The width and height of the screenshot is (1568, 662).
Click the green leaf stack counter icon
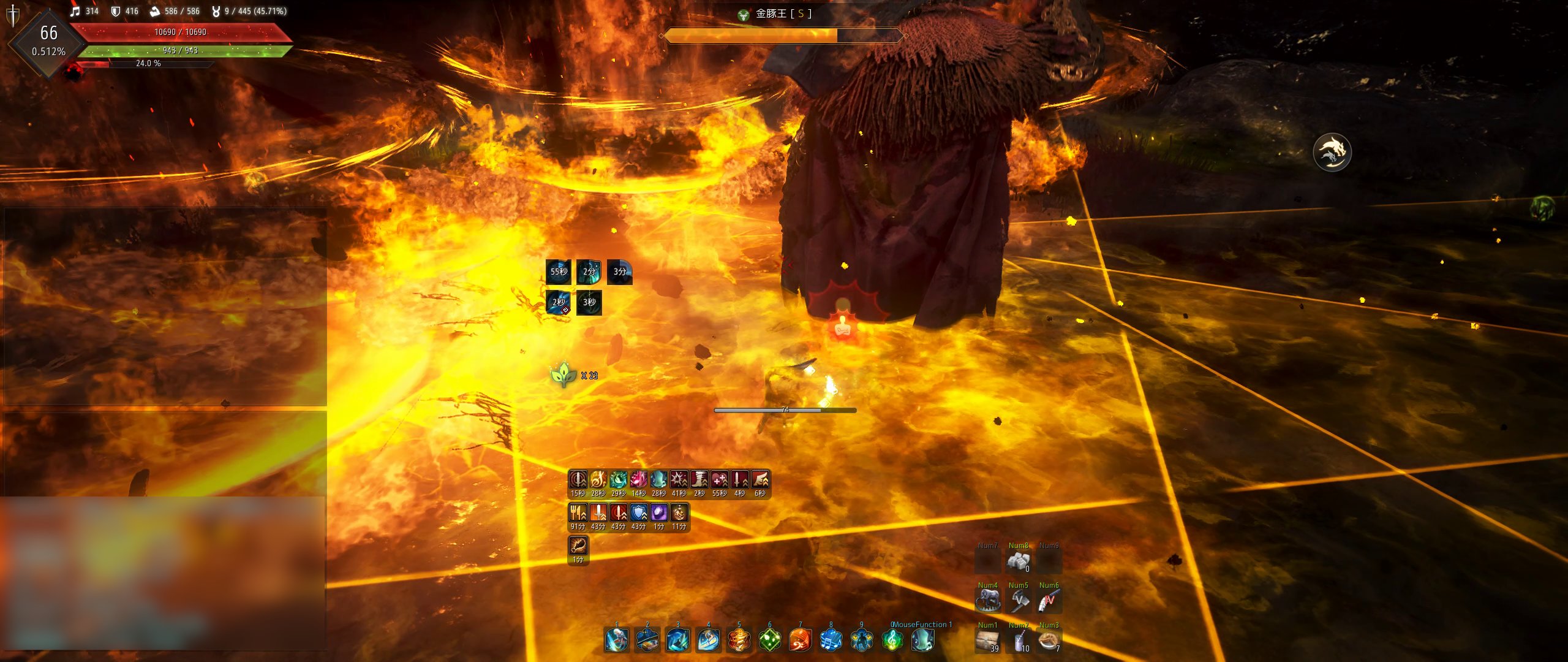(563, 374)
